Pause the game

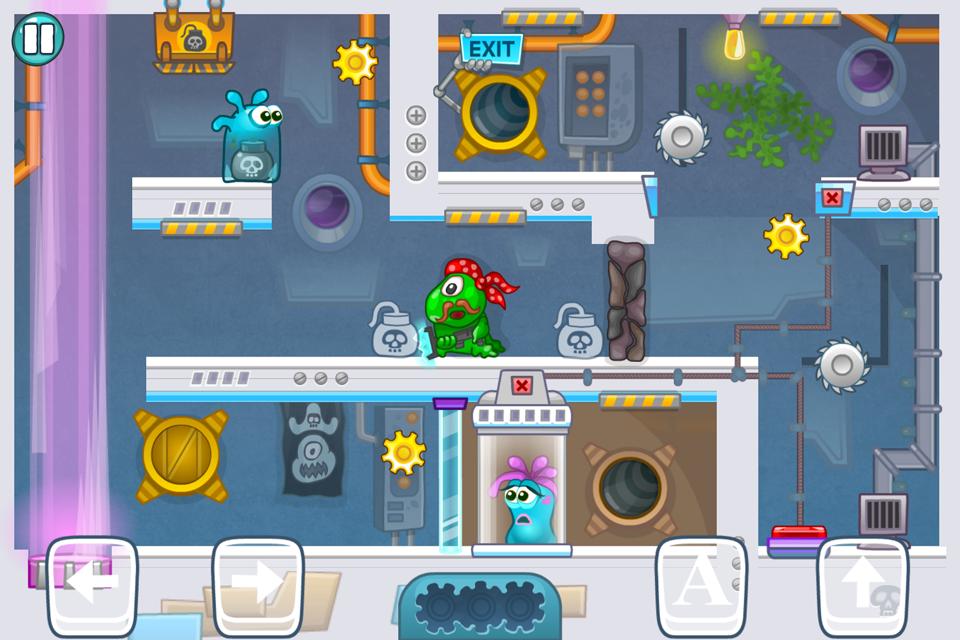coord(38,39)
